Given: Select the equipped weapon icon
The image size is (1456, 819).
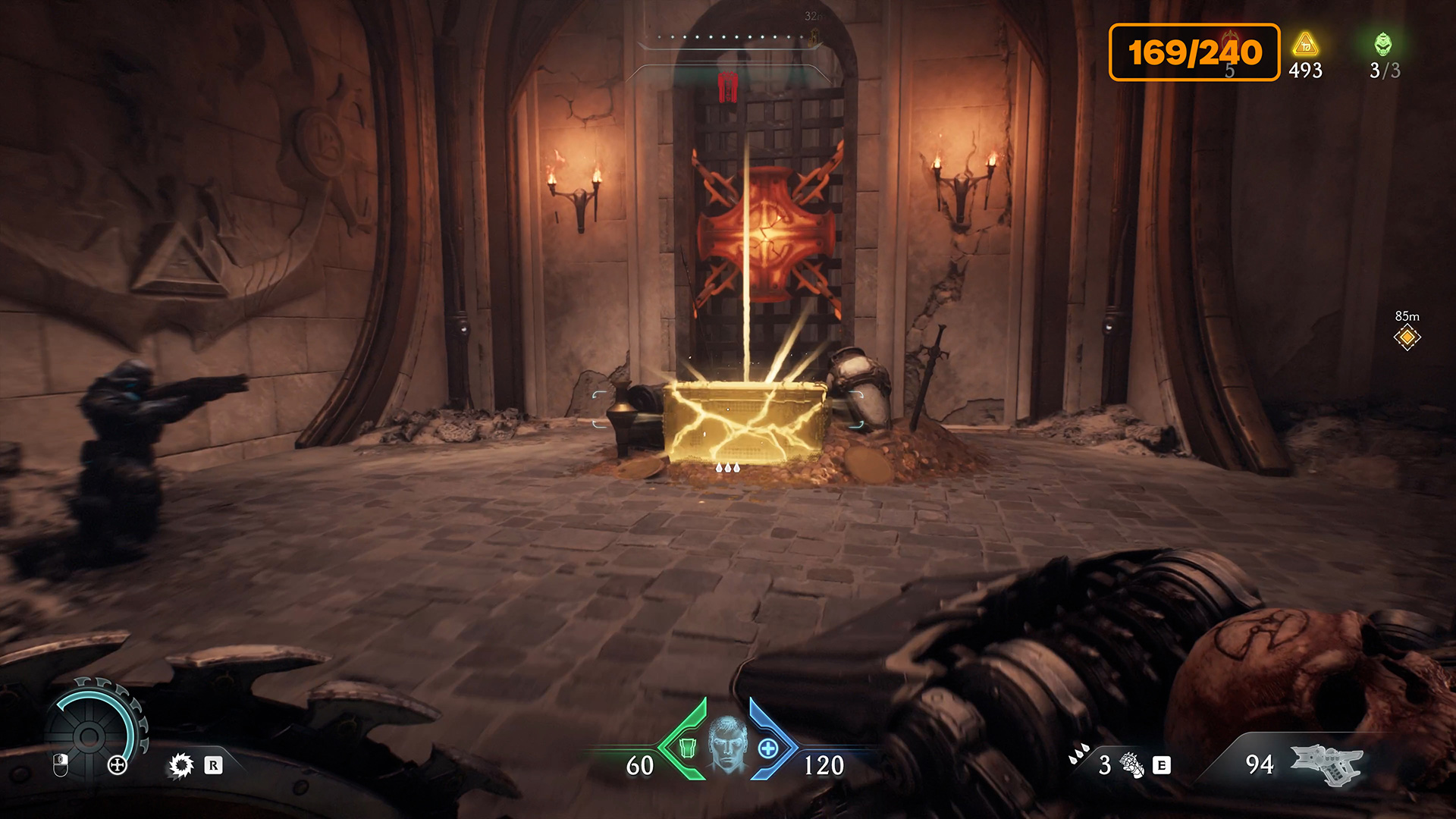Looking at the screenshot, I should pos(1326,764).
